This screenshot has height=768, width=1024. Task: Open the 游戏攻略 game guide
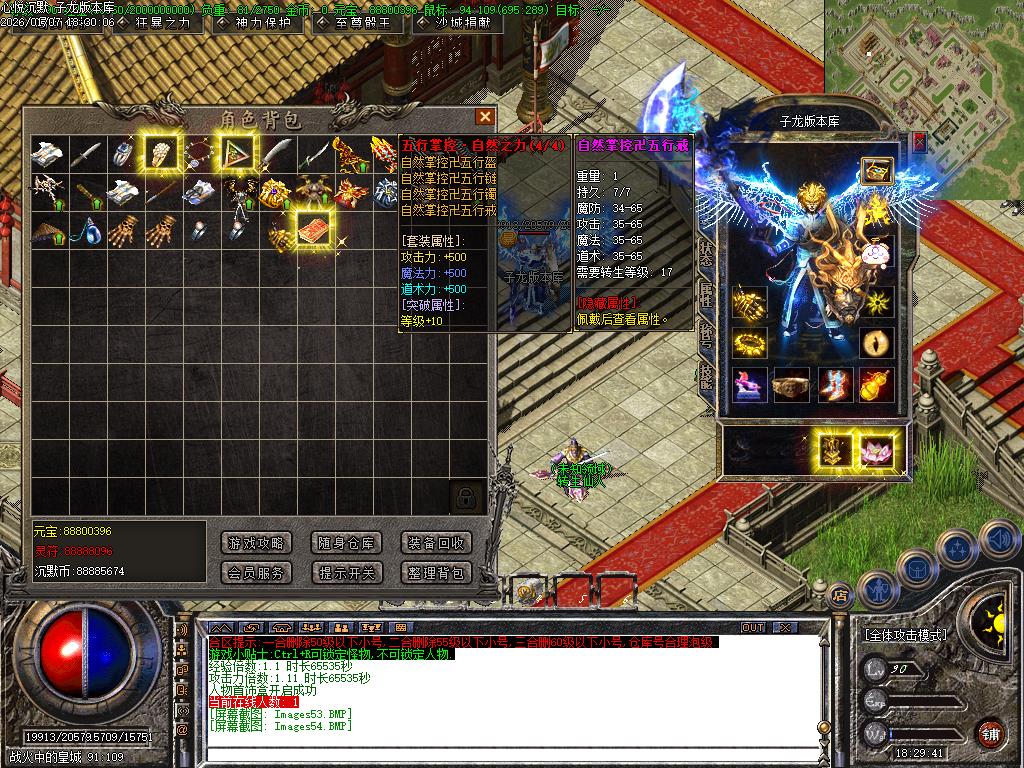click(x=257, y=543)
